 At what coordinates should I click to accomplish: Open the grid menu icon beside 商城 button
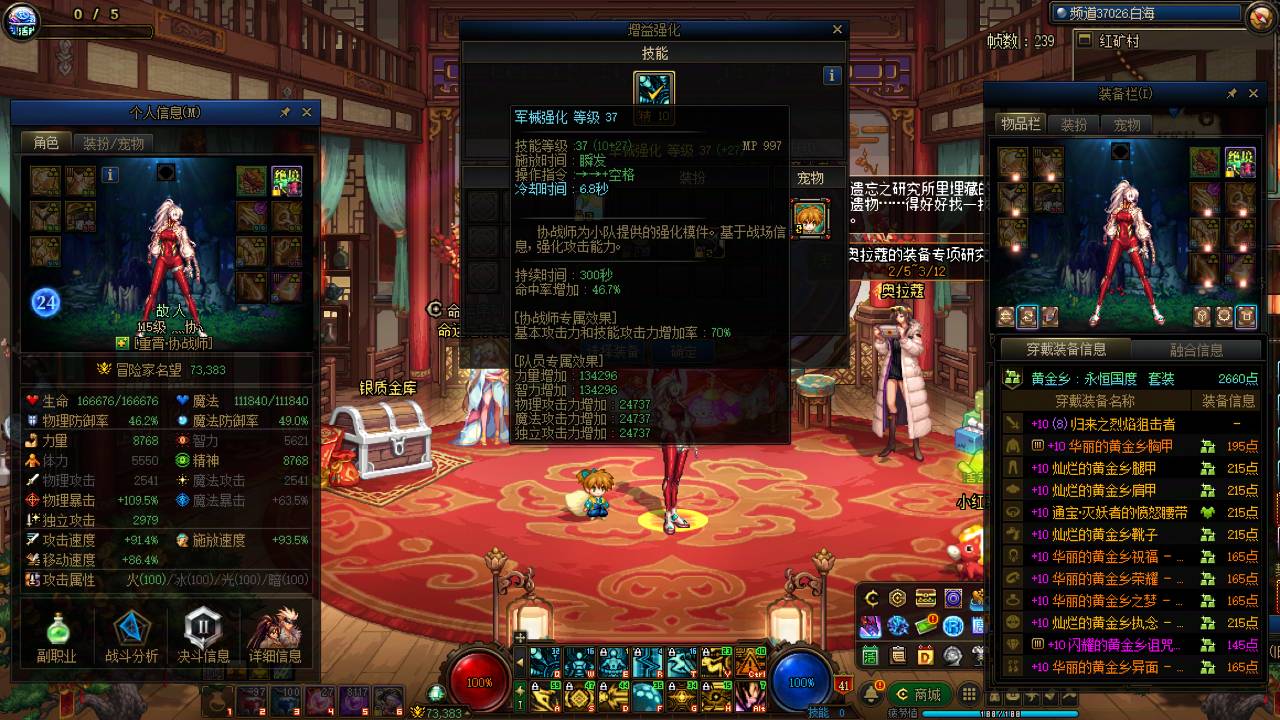(x=969, y=694)
